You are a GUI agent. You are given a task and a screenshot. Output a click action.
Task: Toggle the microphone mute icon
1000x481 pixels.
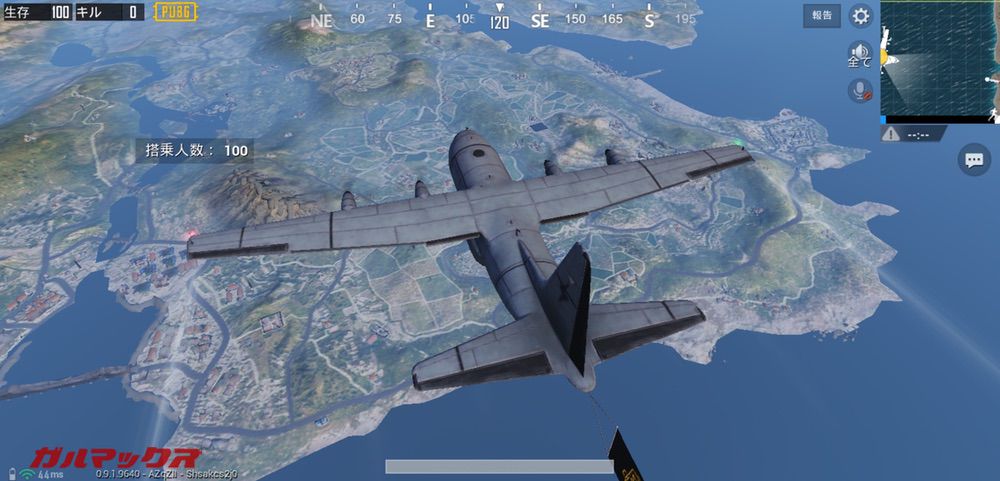tap(859, 90)
